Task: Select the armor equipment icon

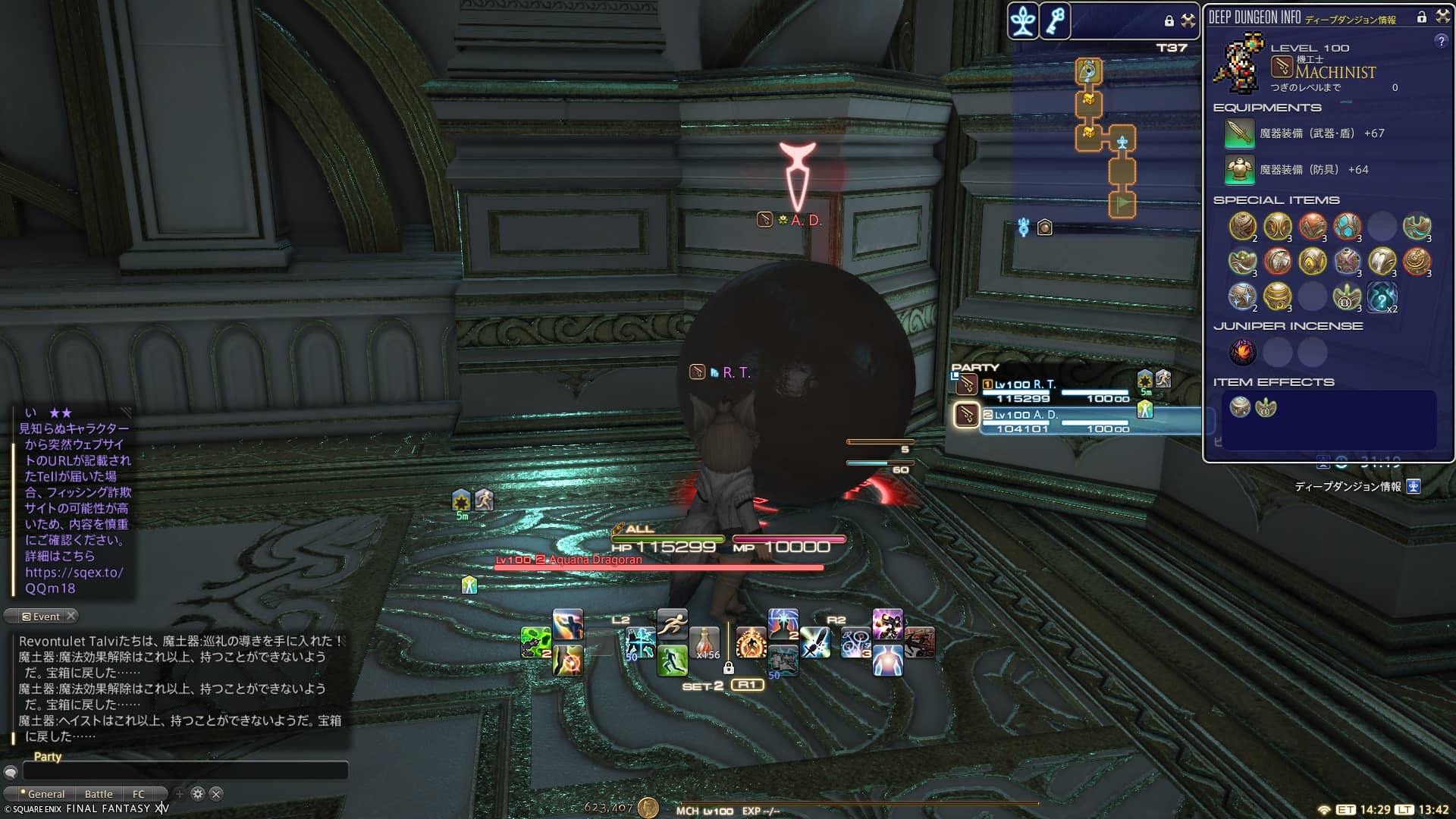Action: (1239, 170)
